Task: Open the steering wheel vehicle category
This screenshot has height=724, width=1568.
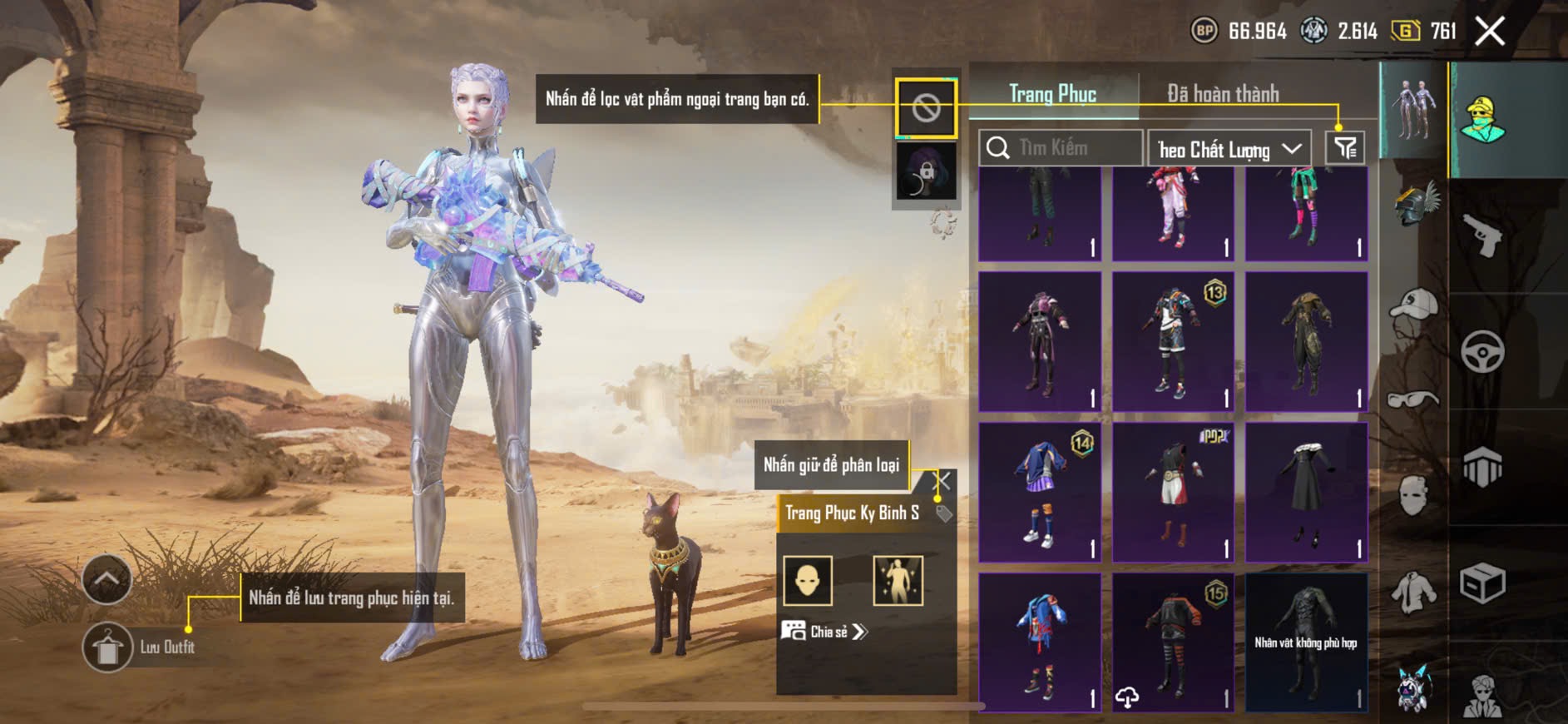Action: (1482, 352)
